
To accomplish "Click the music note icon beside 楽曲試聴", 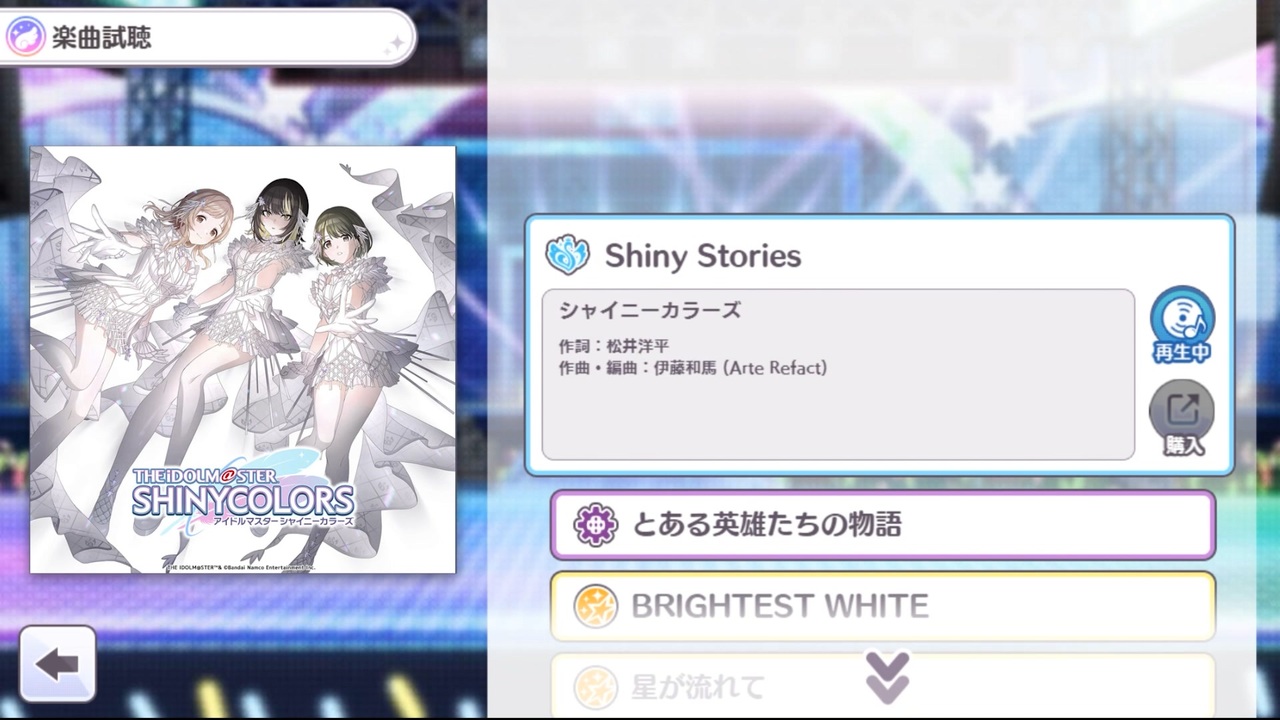I will (x=25, y=35).
